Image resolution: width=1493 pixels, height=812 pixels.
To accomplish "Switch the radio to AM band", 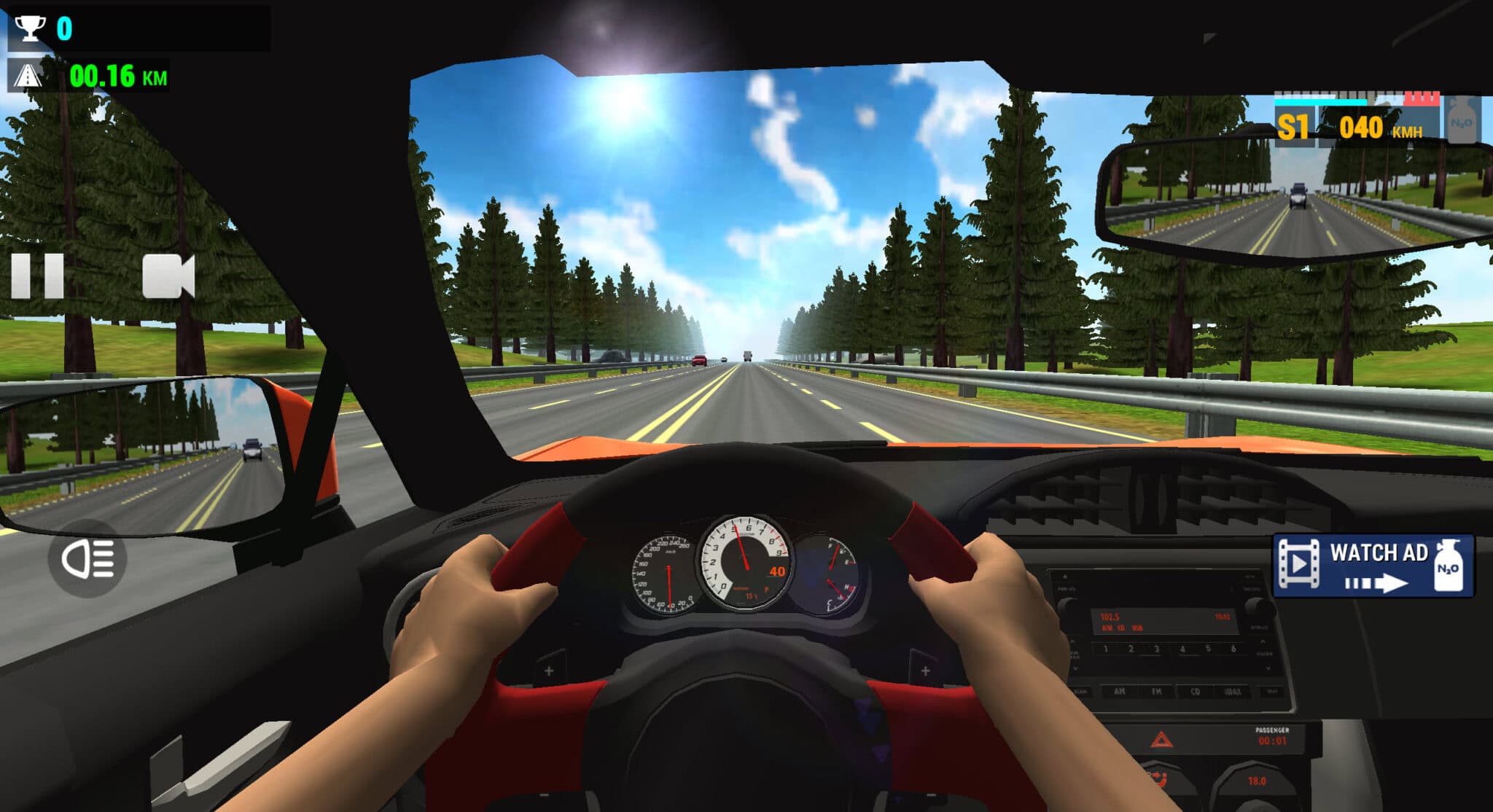I will pos(1120,692).
